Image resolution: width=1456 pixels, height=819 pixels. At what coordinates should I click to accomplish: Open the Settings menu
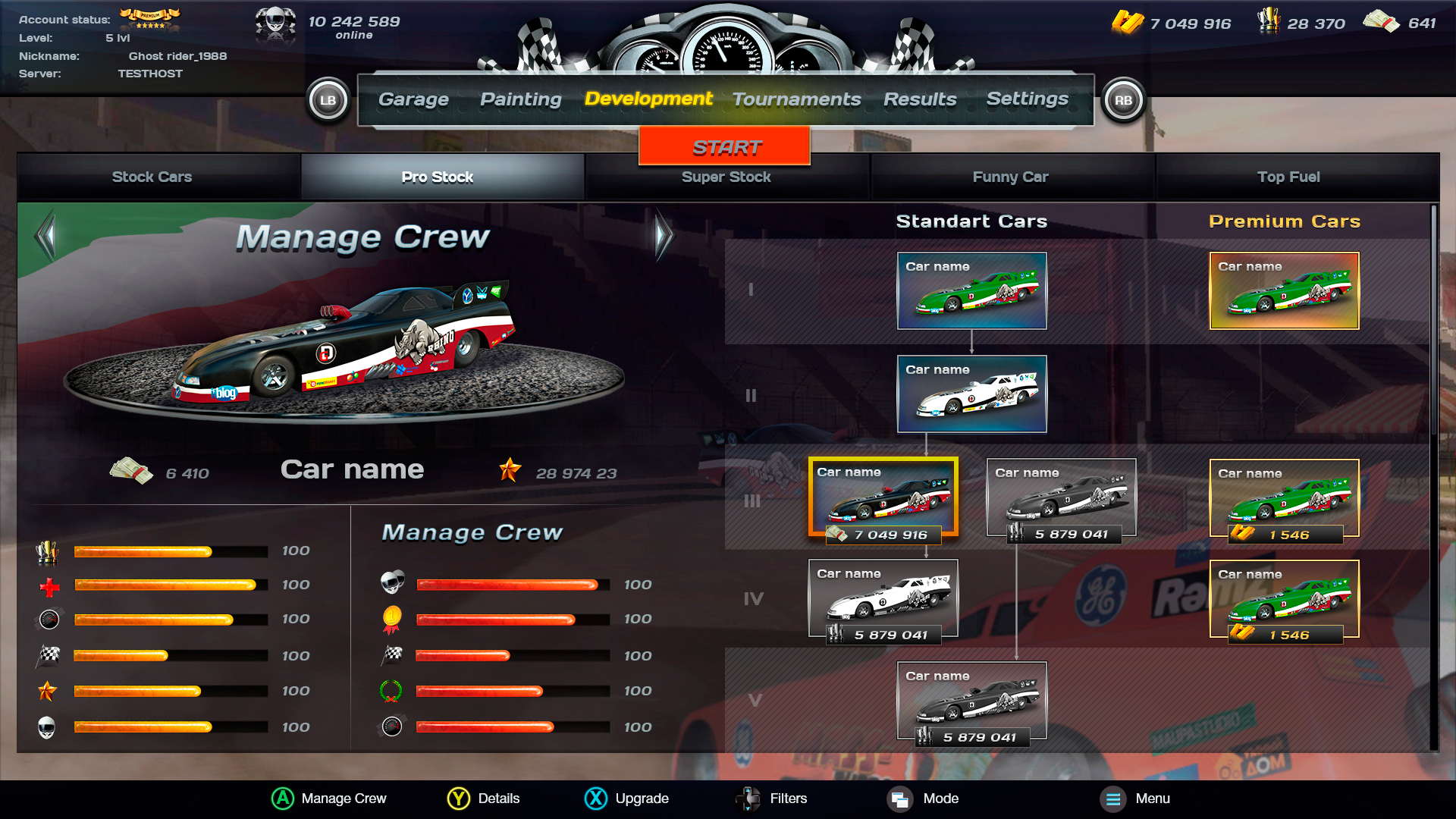[x=1027, y=99]
